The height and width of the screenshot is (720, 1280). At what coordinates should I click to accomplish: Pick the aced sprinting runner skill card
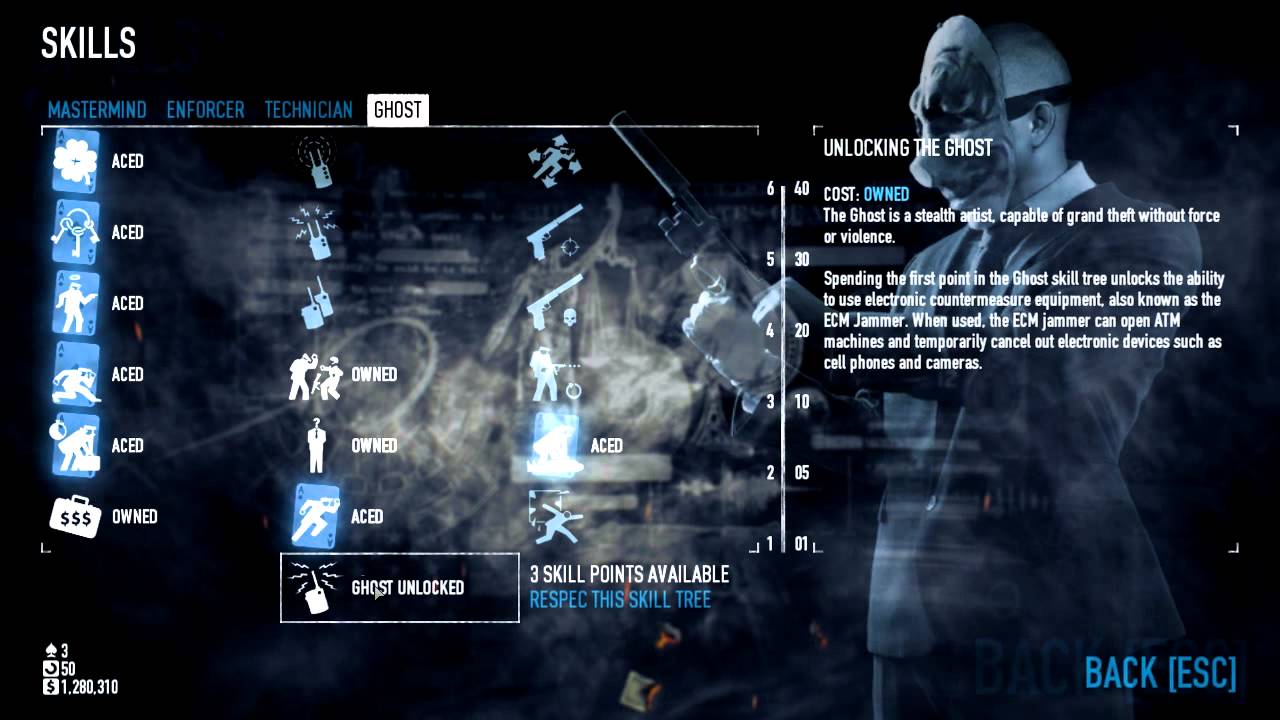[315, 517]
